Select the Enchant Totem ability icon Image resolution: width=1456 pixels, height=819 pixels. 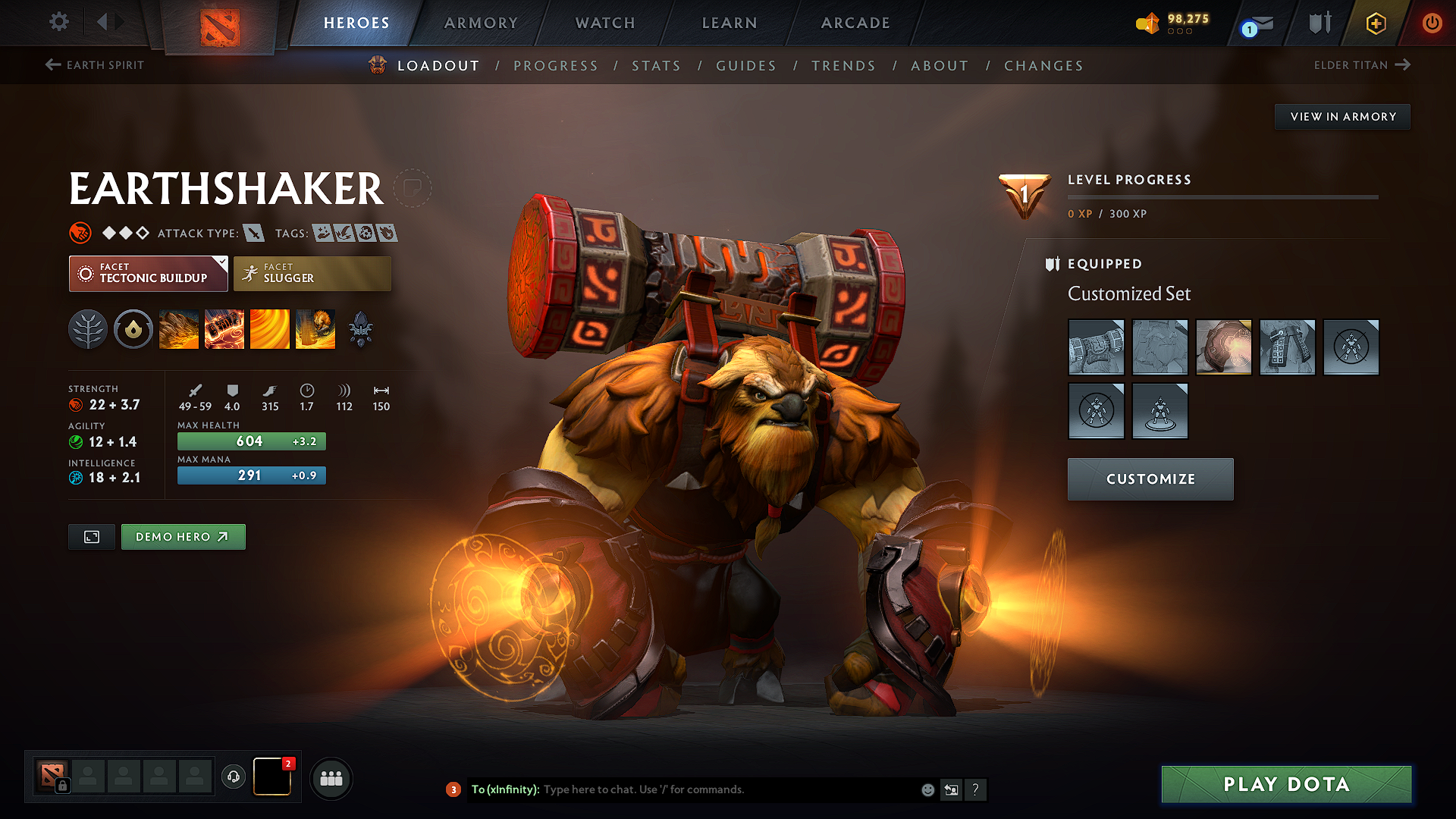click(224, 329)
